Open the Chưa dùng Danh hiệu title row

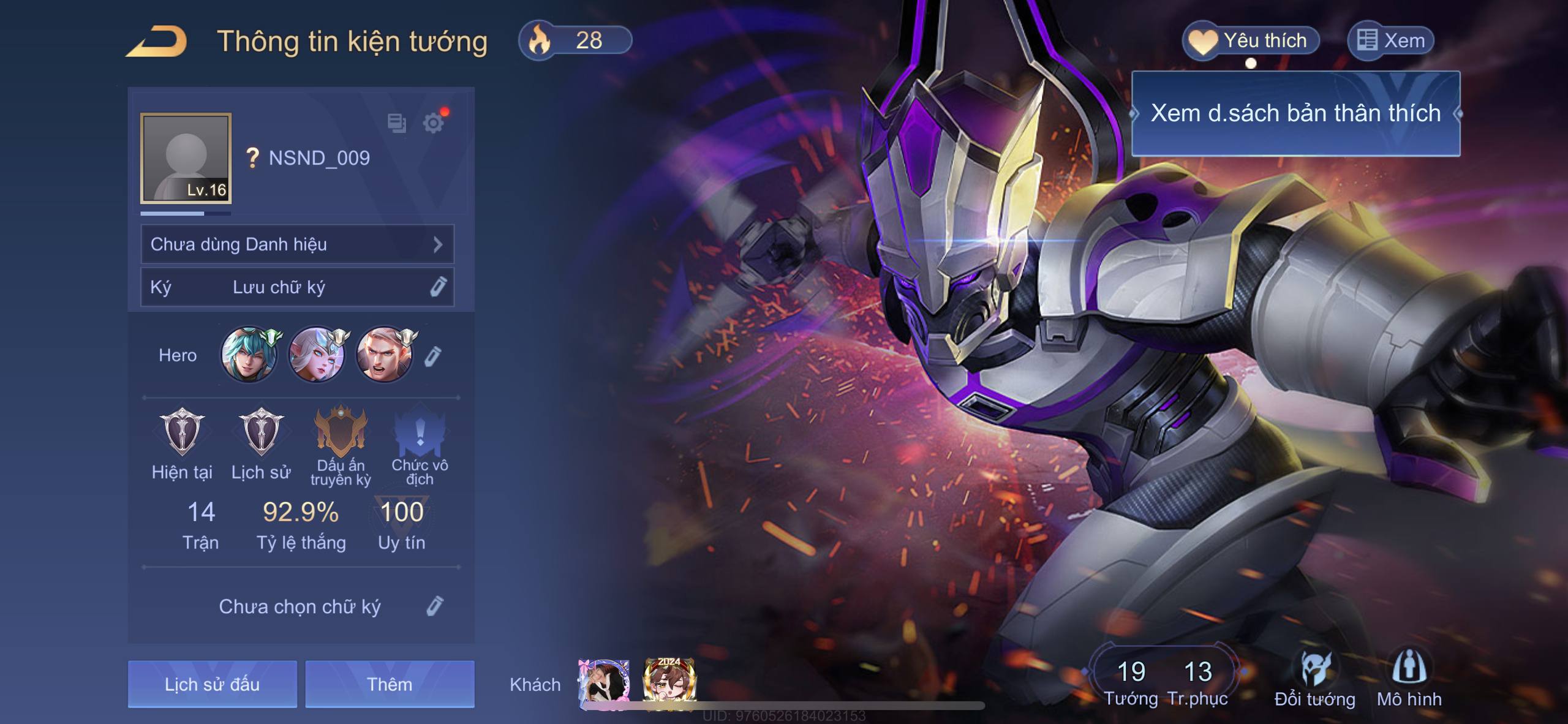[x=297, y=244]
